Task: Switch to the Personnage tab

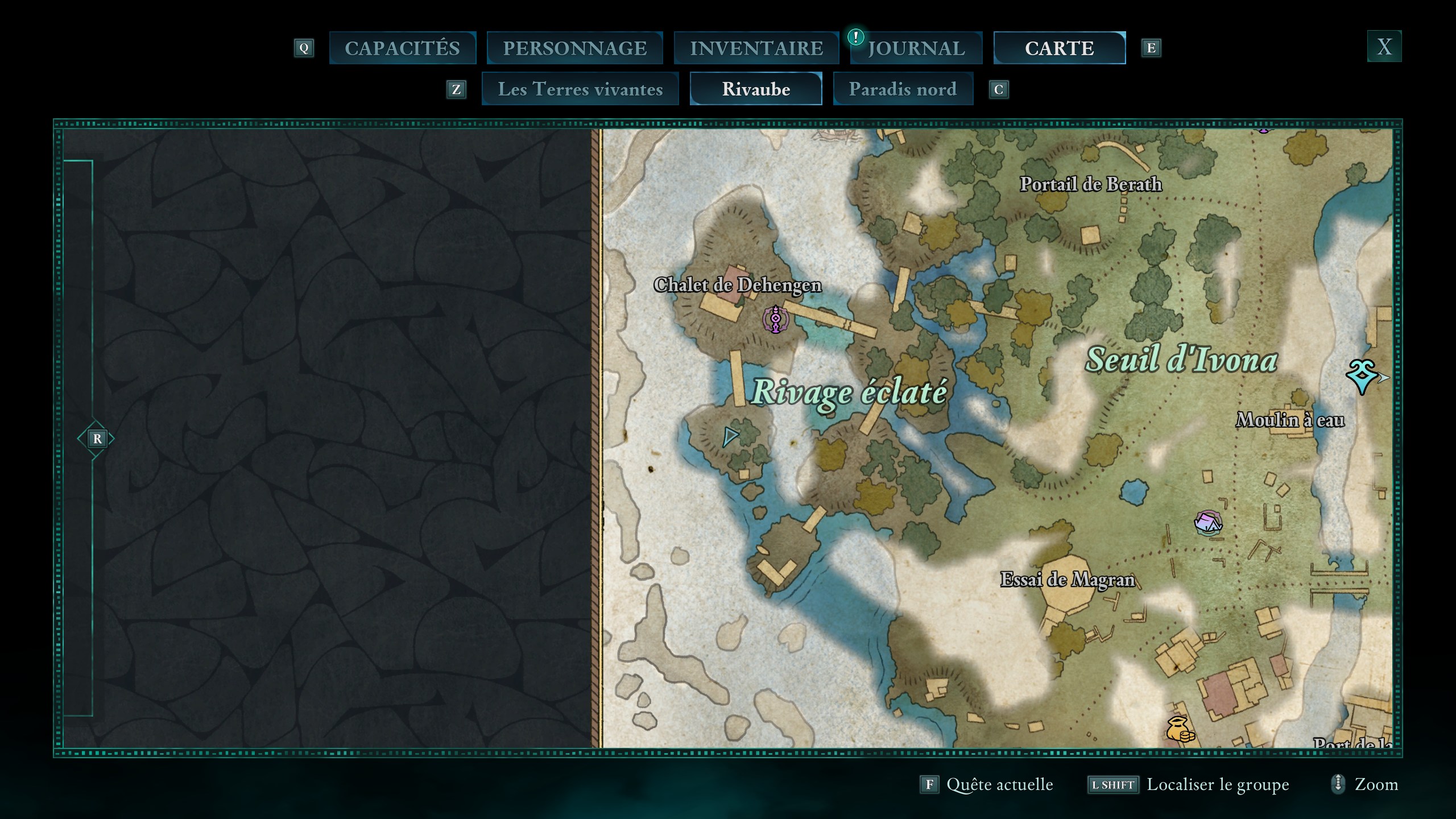Action: (574, 48)
